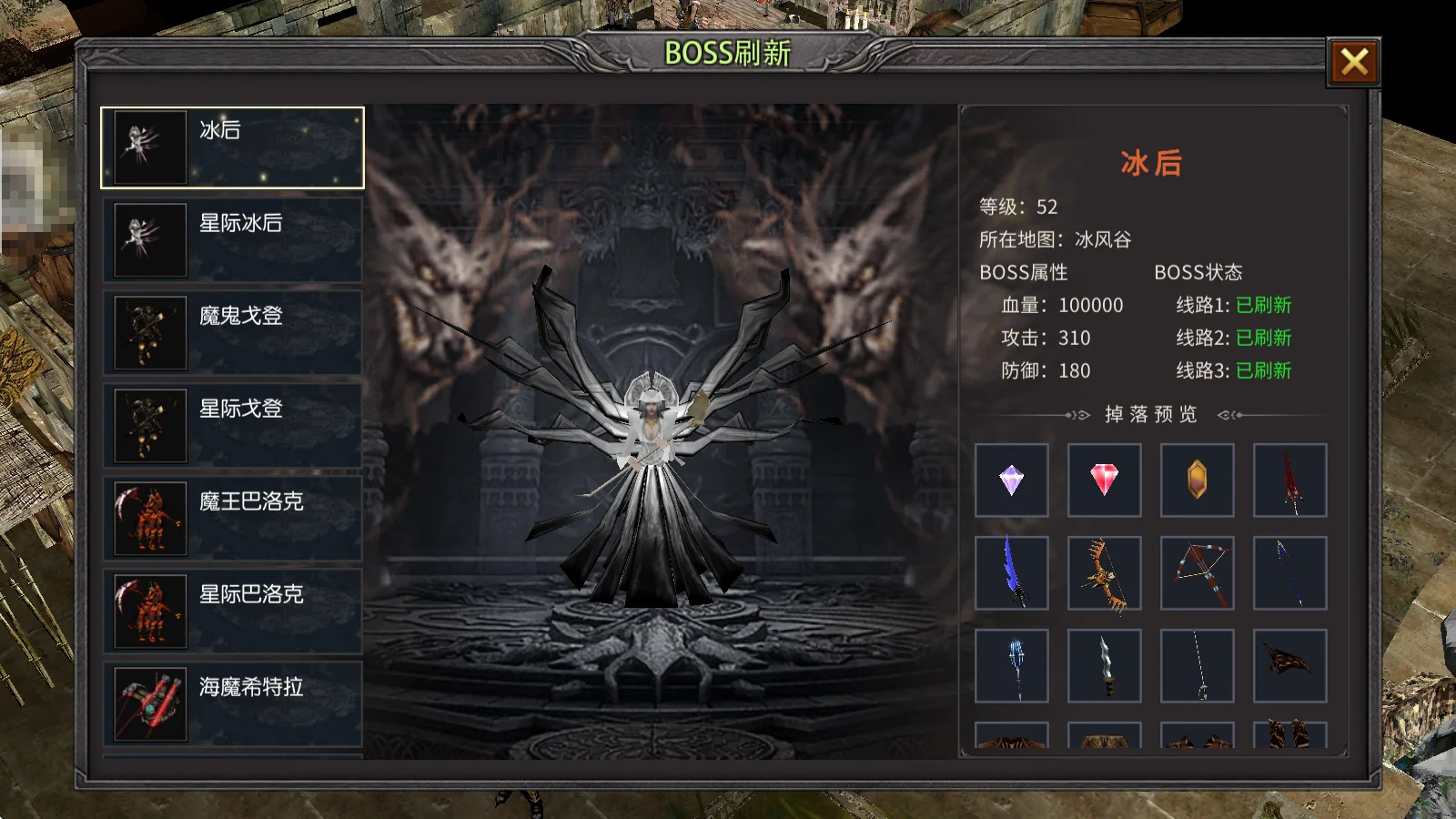The image size is (1456, 819).
Task: Open 海魔希特拉 boss details
Action: coord(232,704)
